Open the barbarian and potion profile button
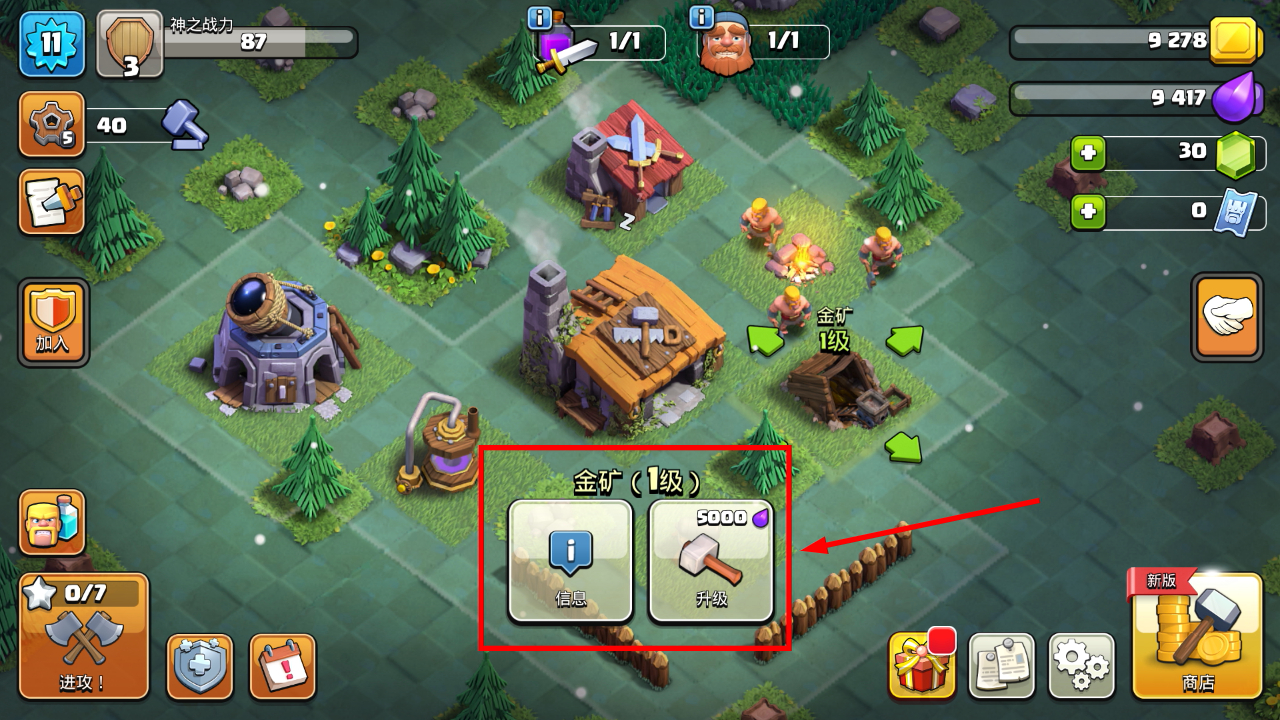 51,522
